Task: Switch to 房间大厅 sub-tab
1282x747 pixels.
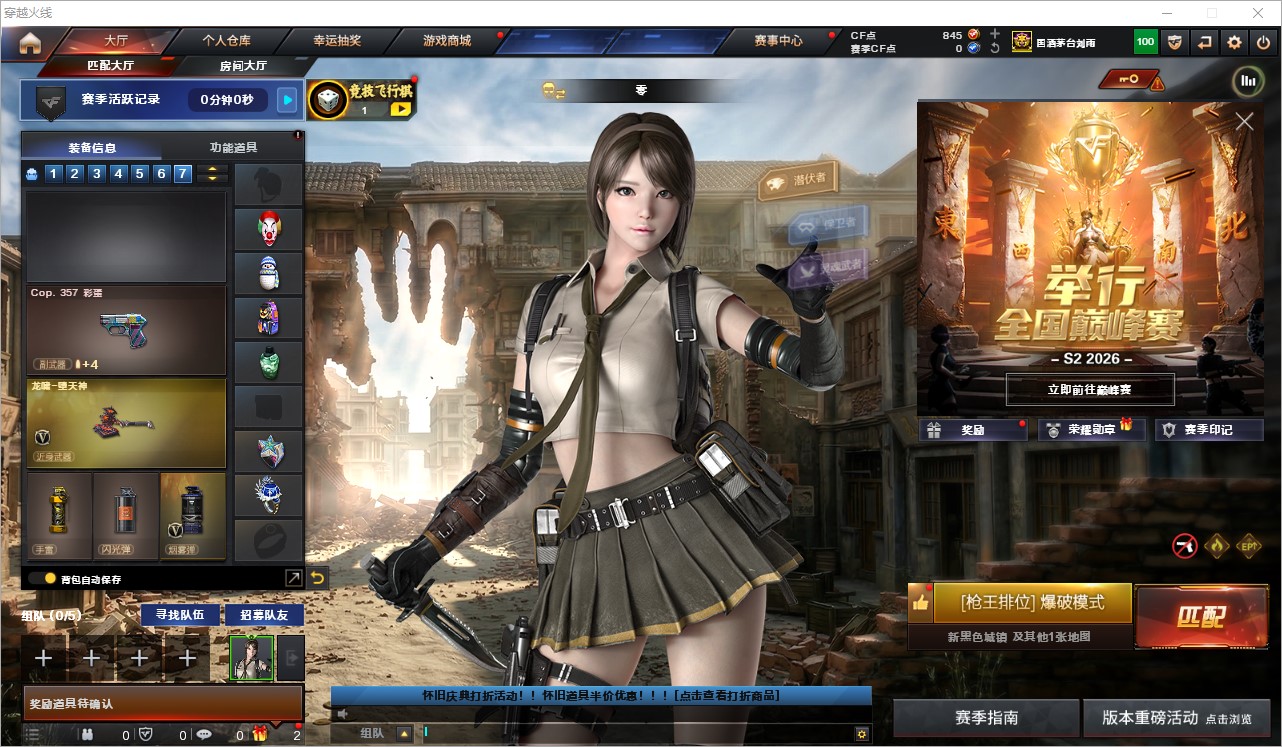Action: [243, 66]
